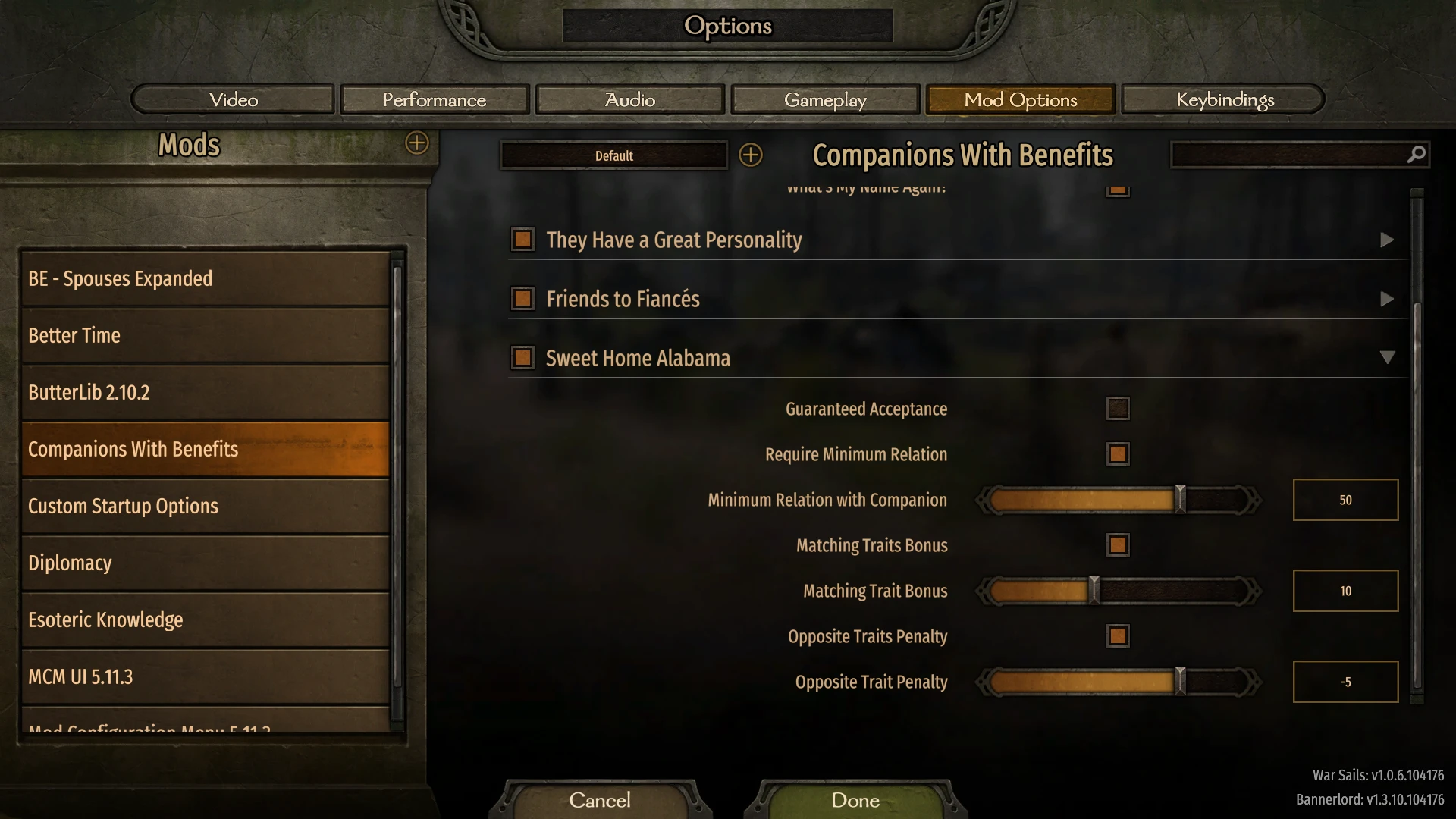Toggle the Matching Traits Bonus checkbox
The width and height of the screenshot is (1456, 819).
tap(1118, 544)
